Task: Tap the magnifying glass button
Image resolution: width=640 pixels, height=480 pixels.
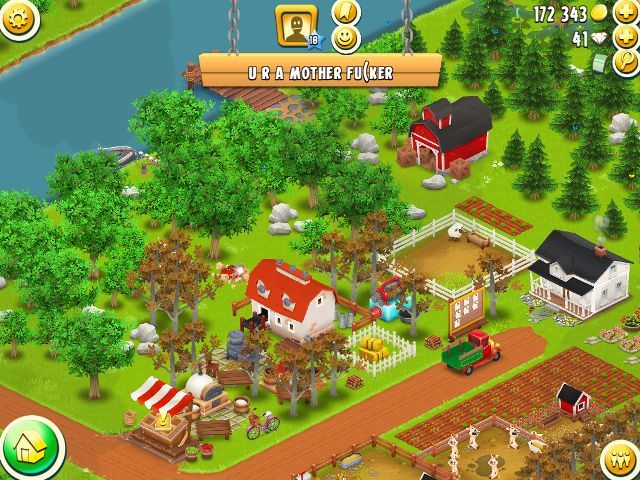Action: pos(627,63)
